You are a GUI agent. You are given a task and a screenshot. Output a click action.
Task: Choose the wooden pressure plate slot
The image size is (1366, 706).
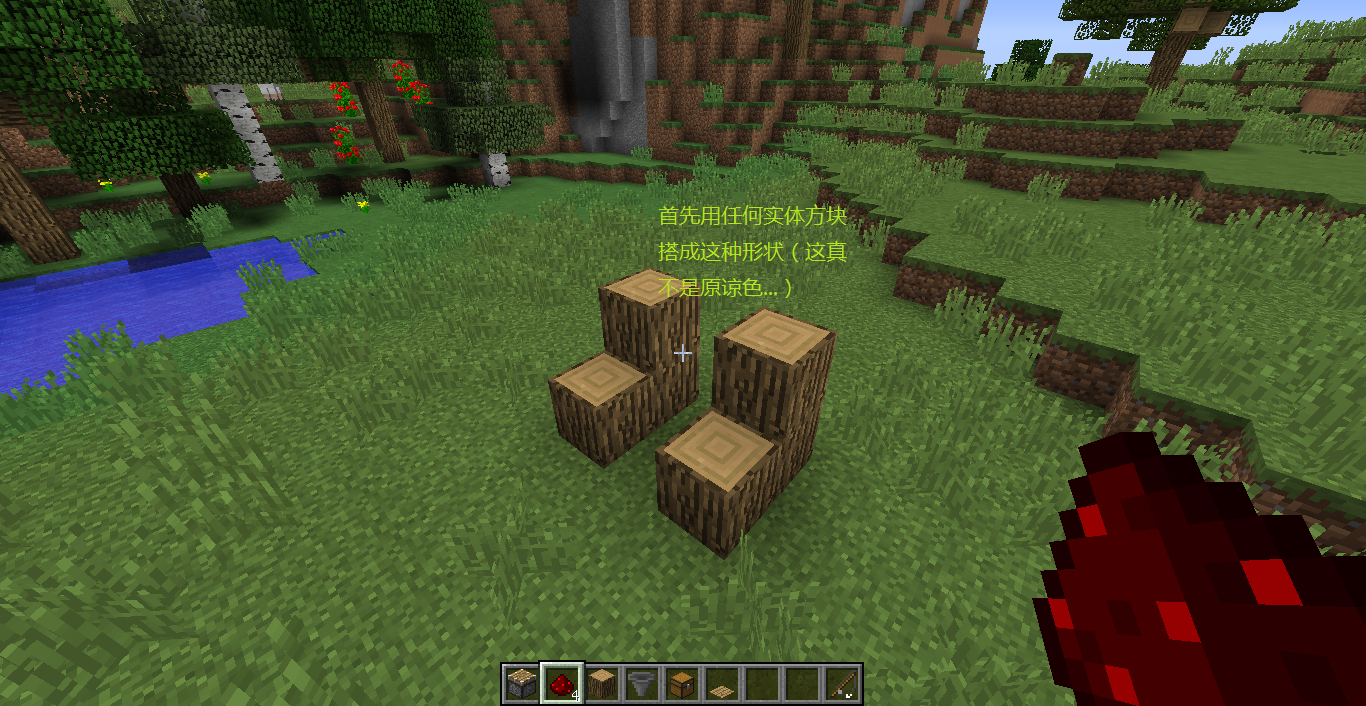(721, 686)
